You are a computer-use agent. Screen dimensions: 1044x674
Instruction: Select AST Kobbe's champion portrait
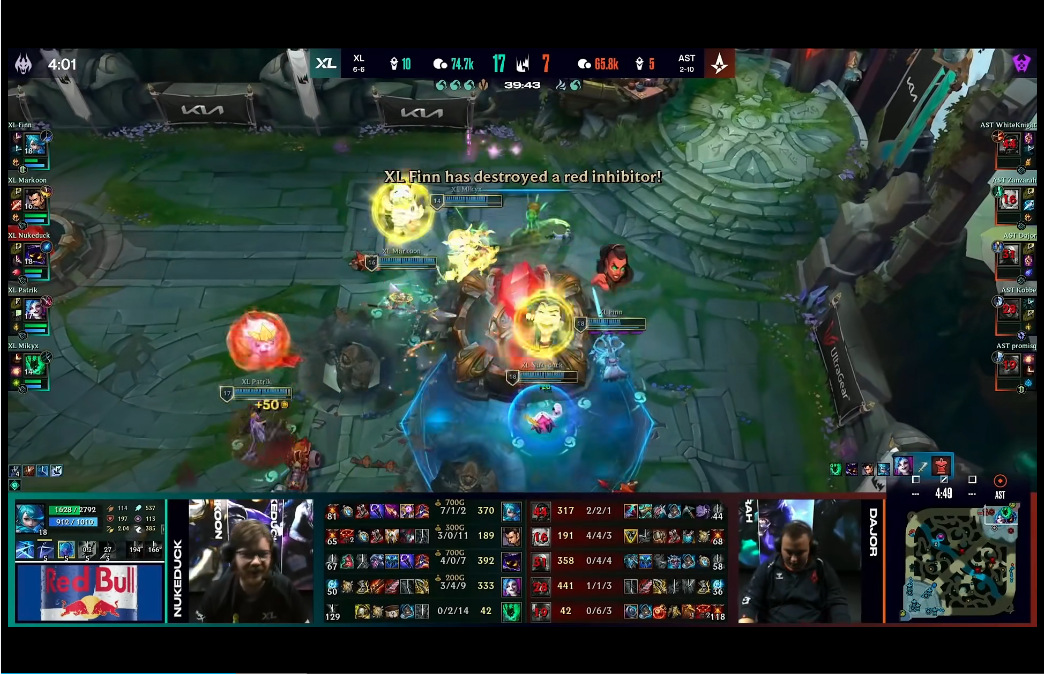[x=1009, y=308]
